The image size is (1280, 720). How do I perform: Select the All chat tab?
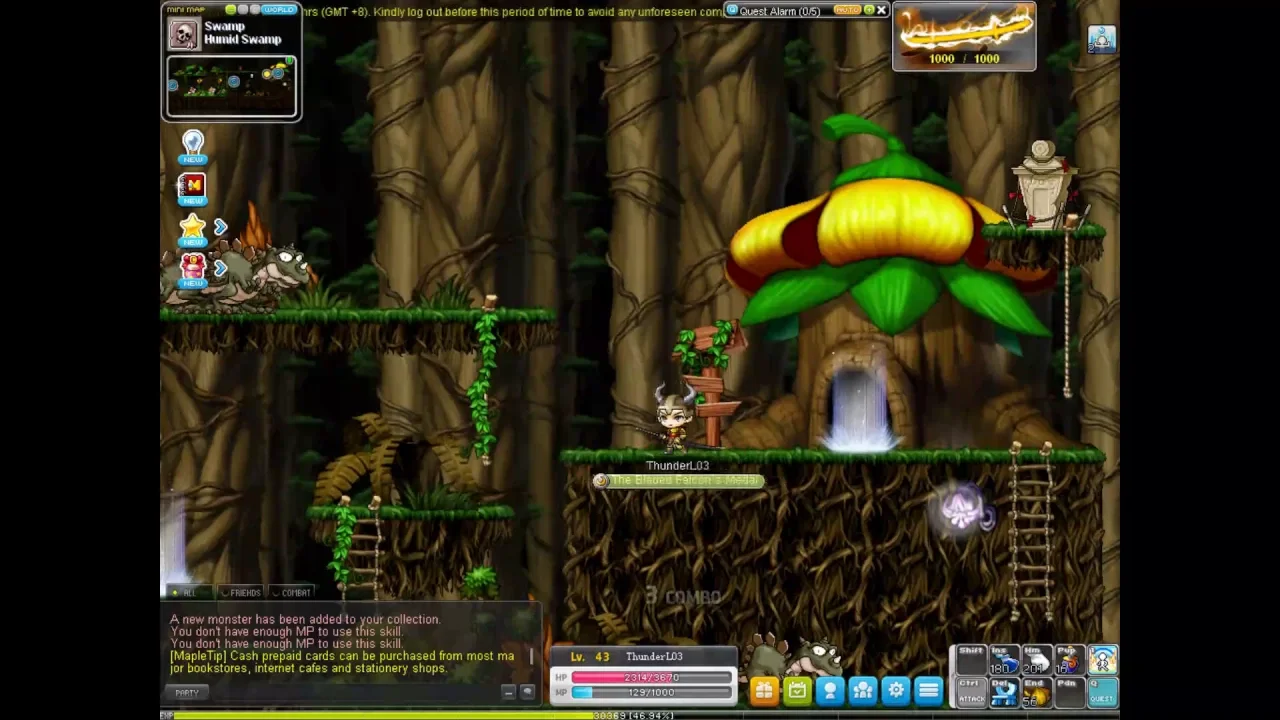coord(186,593)
